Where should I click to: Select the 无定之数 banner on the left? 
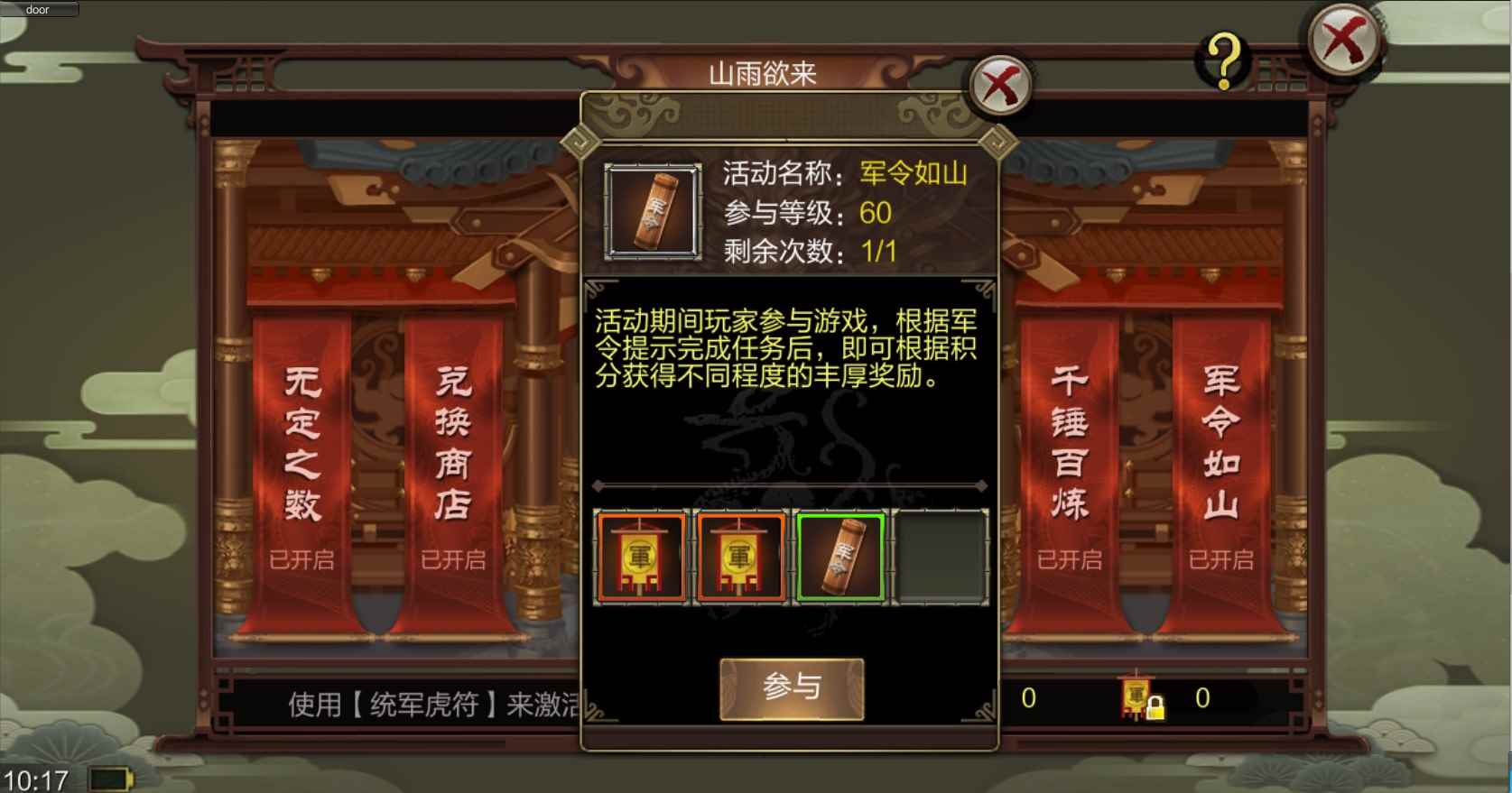302,442
